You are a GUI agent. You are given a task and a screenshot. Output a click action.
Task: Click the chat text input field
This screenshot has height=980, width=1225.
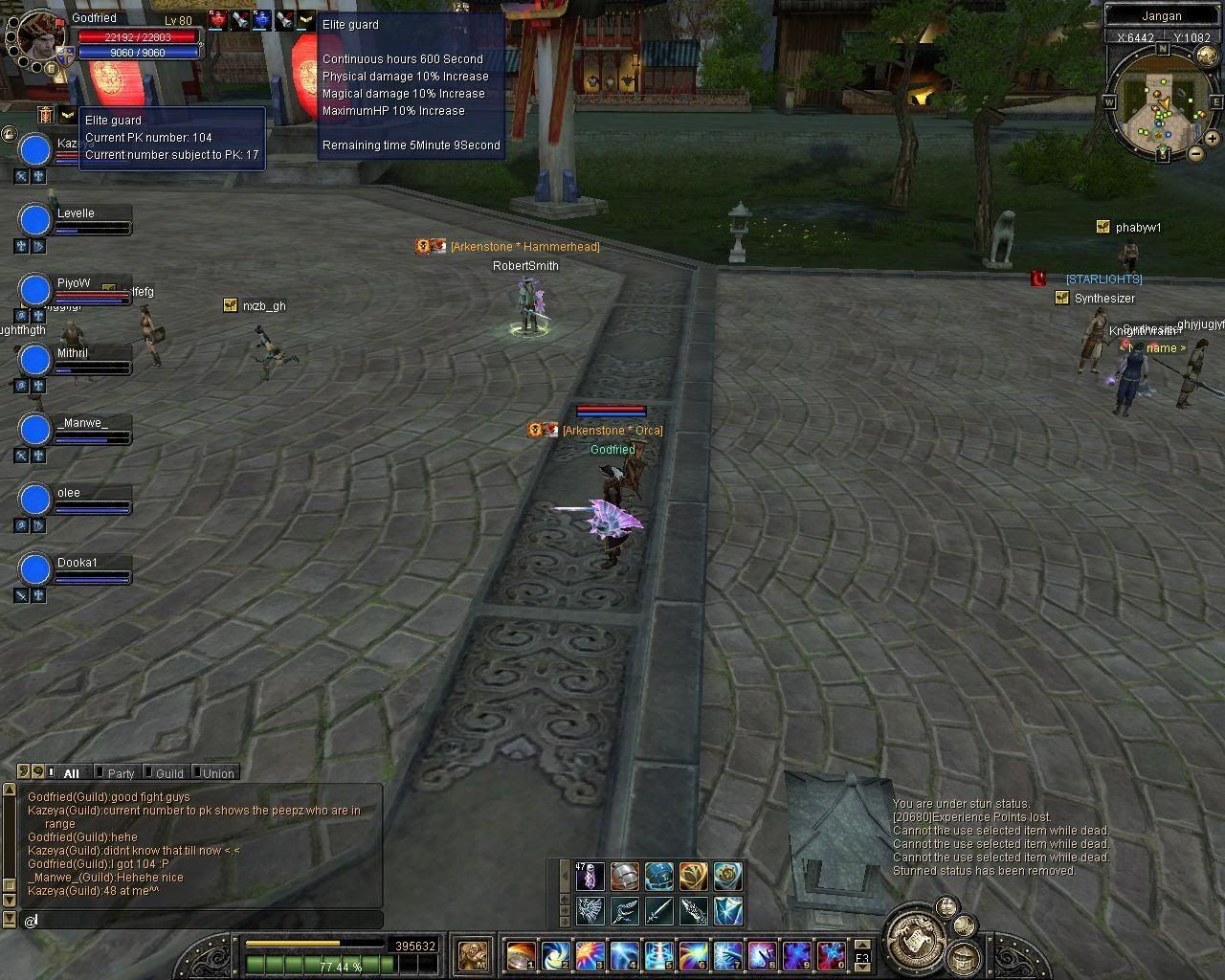click(x=201, y=920)
